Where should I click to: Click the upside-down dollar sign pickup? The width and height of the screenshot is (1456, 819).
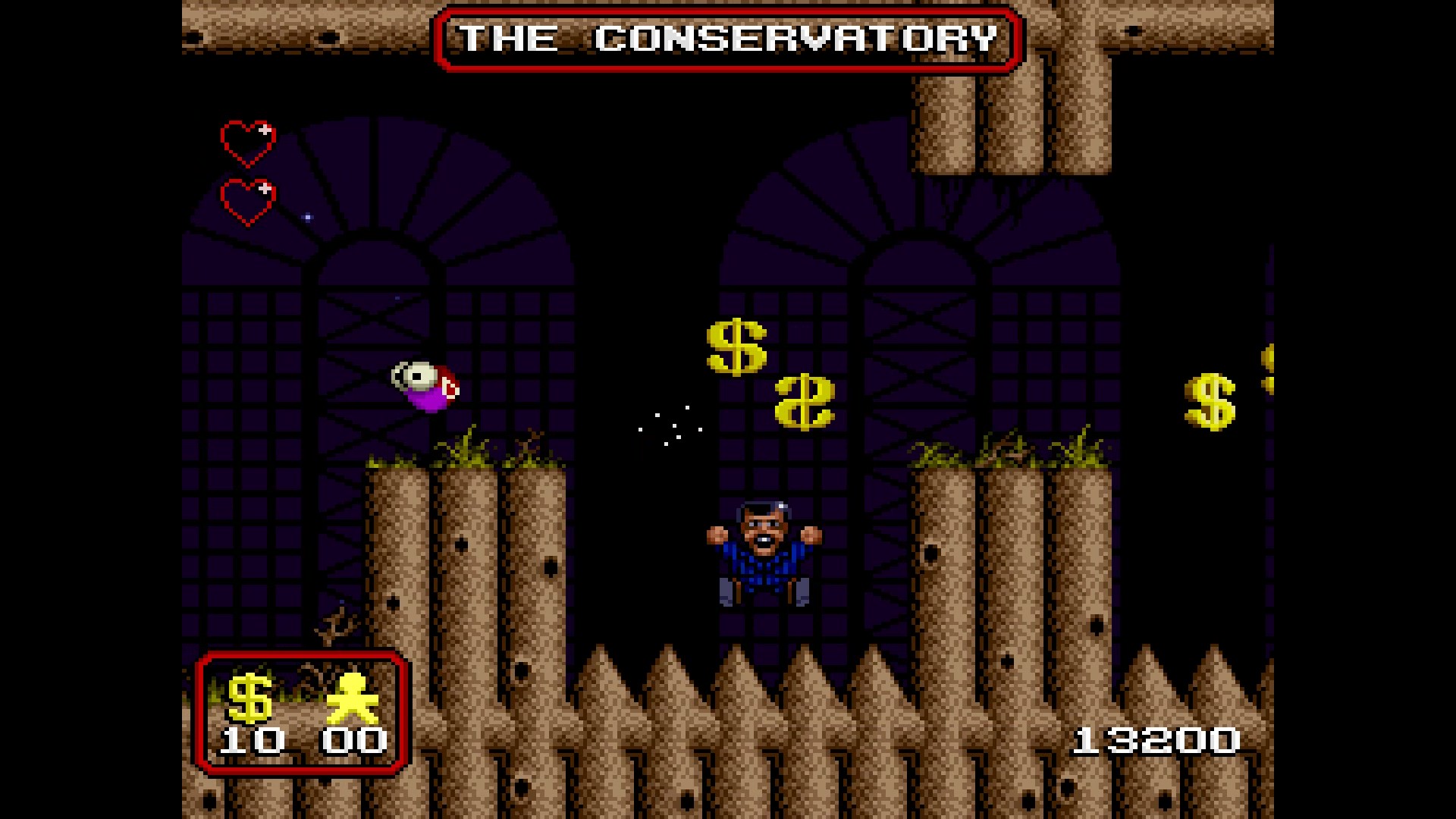[x=806, y=403]
